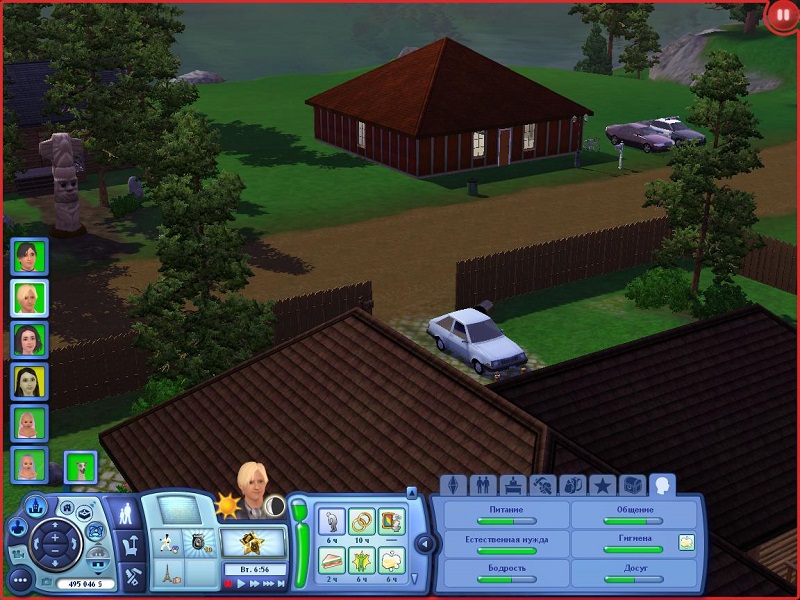Viewport: 800px width, 600px height.
Task: Set game speed to normal play
Action: click(x=241, y=583)
